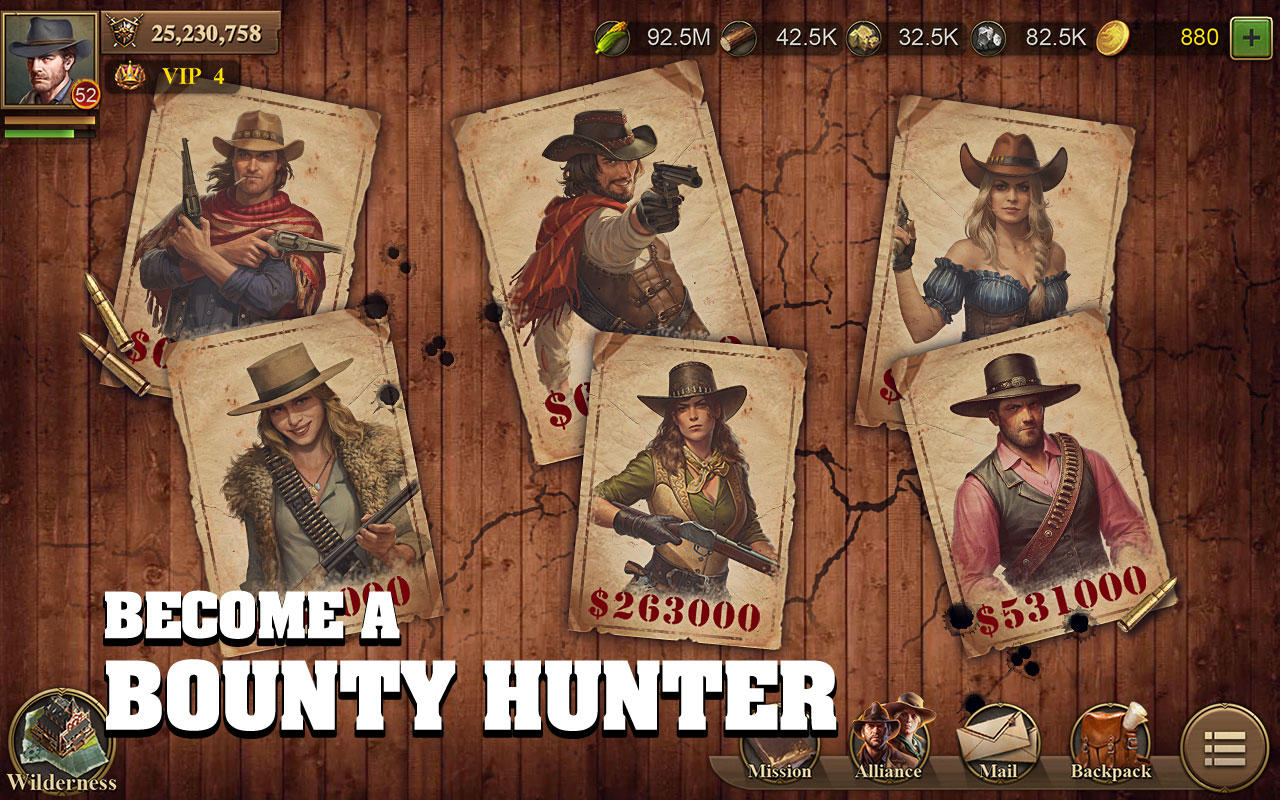Check your Mail inbox
Screen dimensions: 1280x800
[x=997, y=744]
